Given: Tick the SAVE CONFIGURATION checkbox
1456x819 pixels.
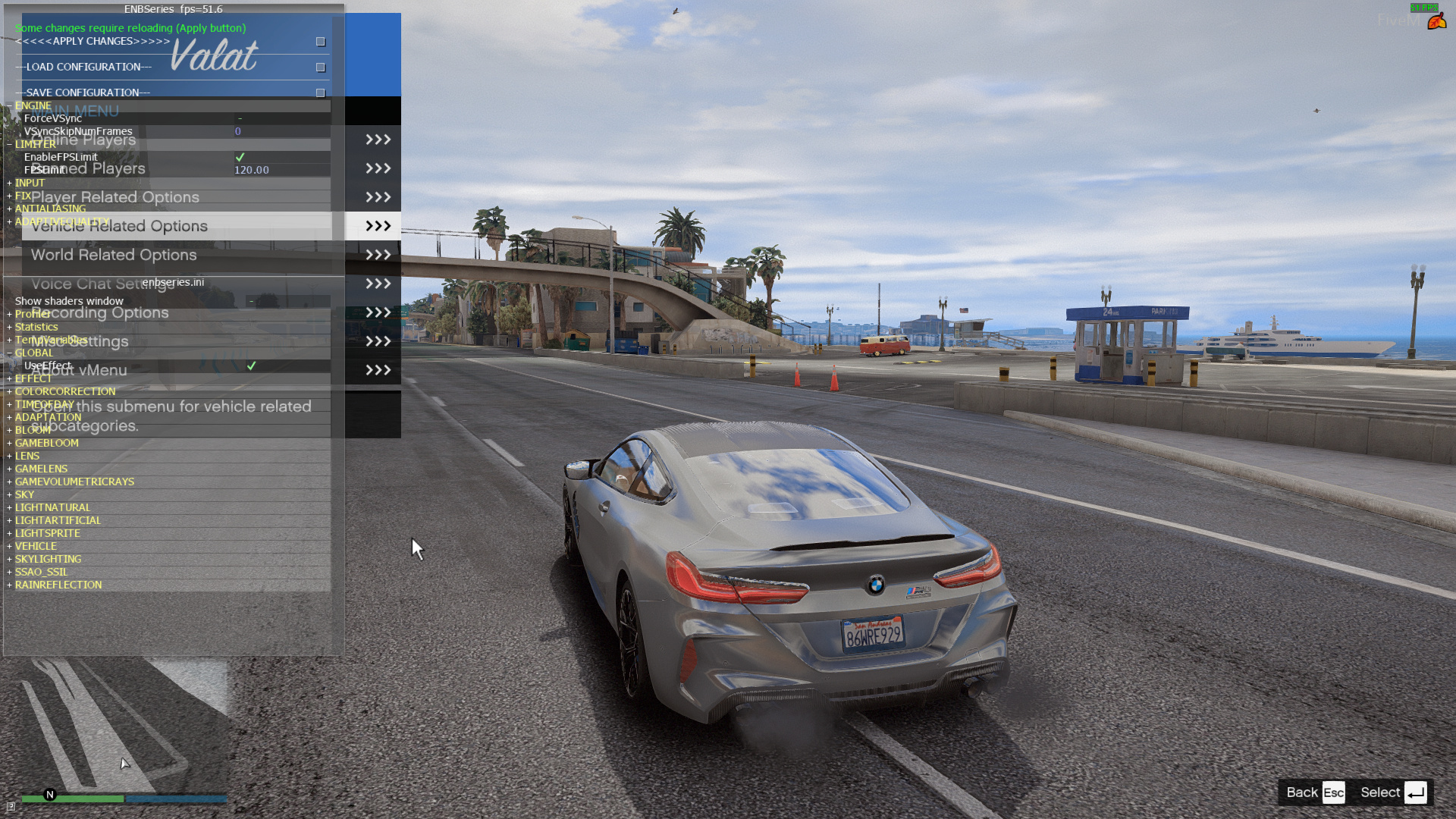Looking at the screenshot, I should click(321, 93).
